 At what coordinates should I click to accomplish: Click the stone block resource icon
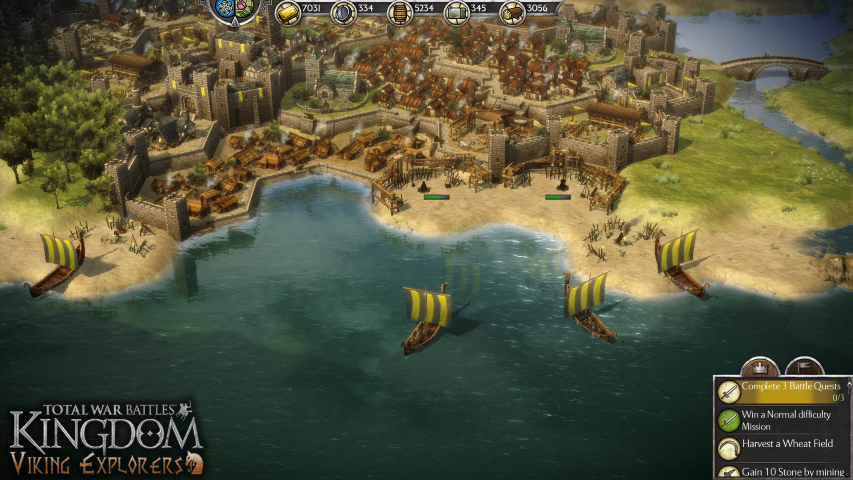457,12
